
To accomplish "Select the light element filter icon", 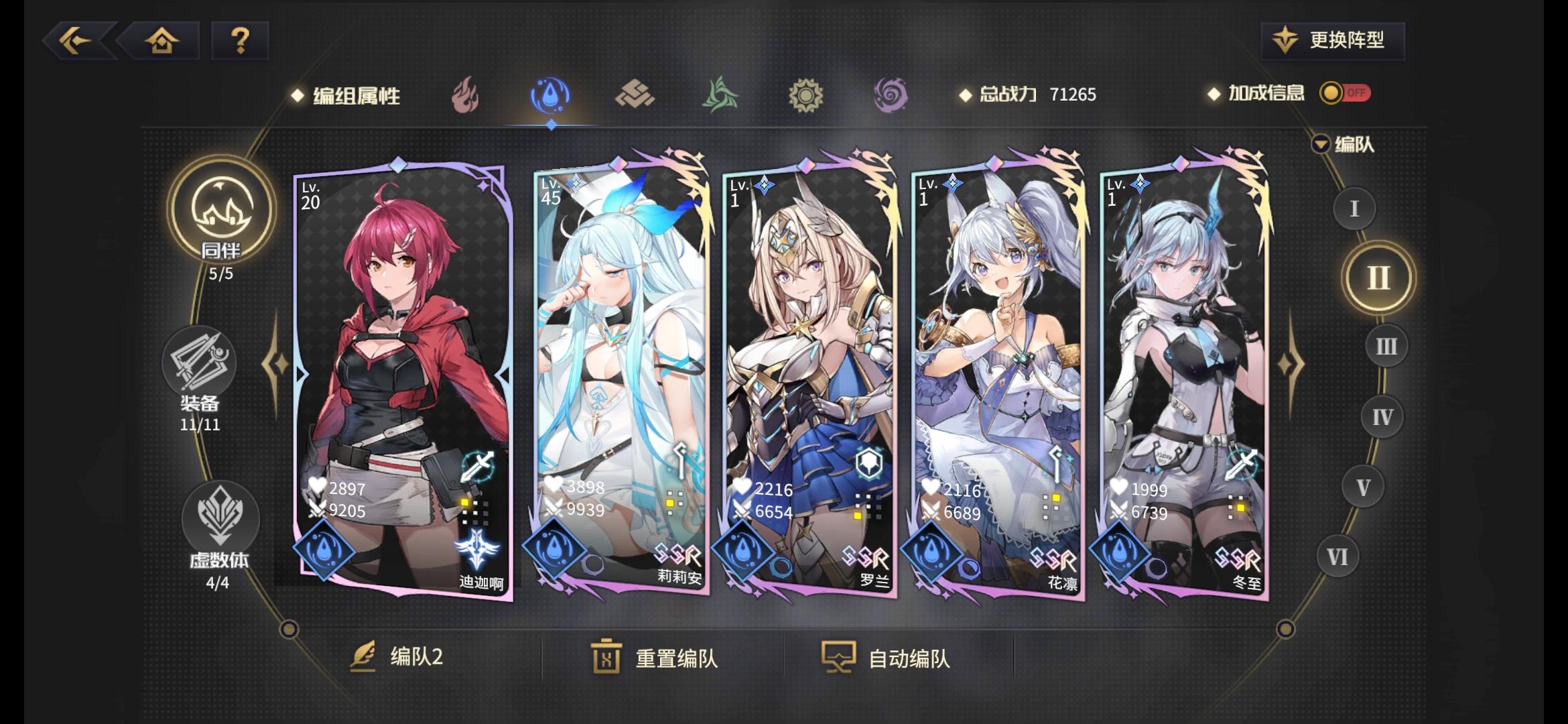I will click(x=806, y=95).
